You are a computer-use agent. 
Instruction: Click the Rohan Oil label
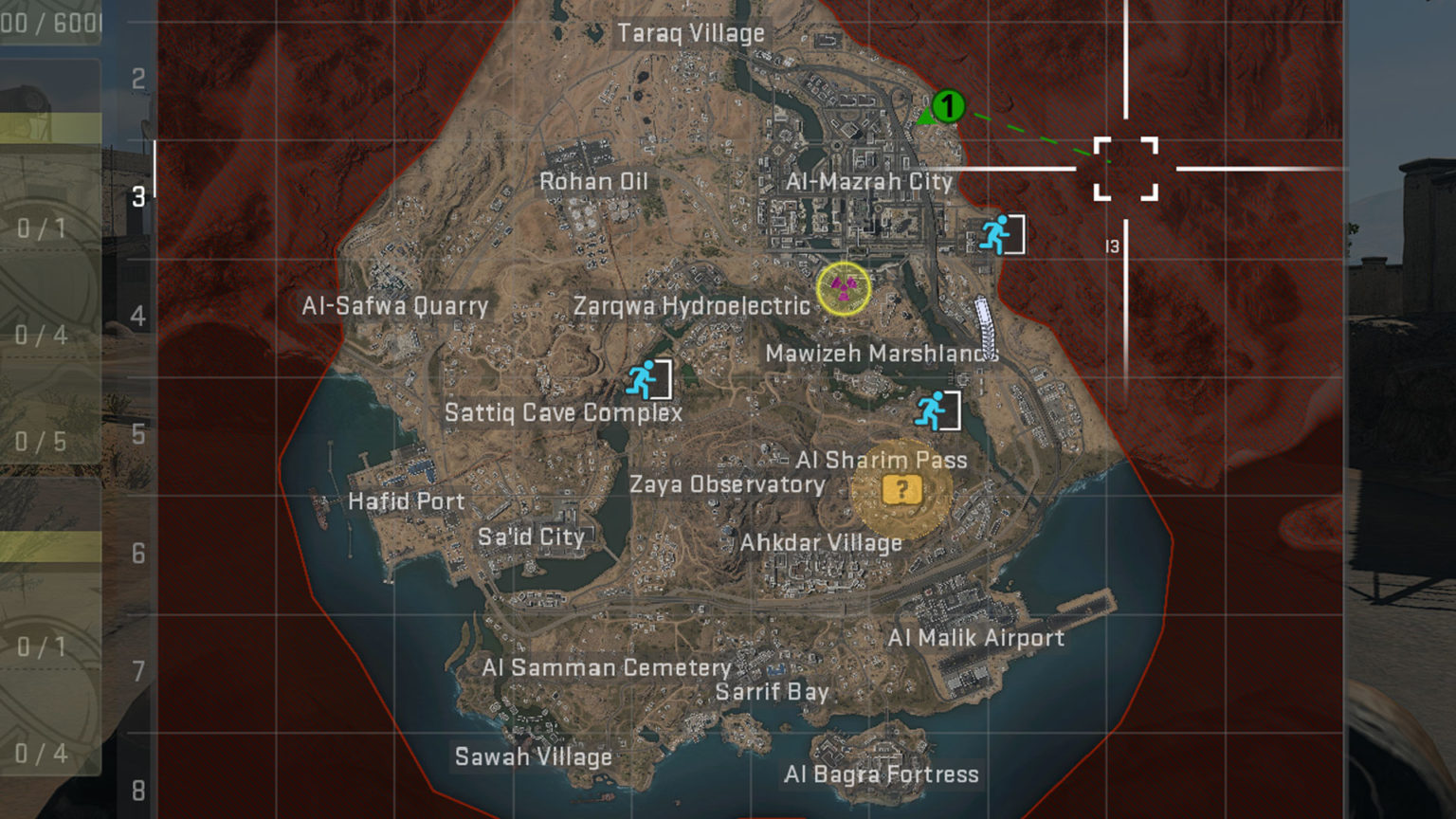tap(594, 181)
